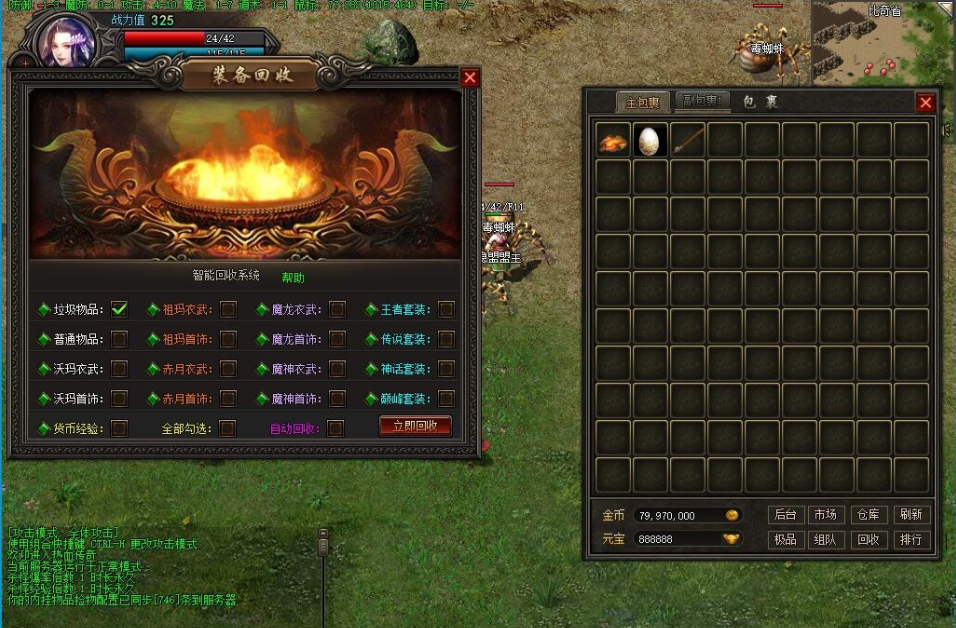Show the 排行 rankings button
The height and width of the screenshot is (628, 956).
pos(910,540)
